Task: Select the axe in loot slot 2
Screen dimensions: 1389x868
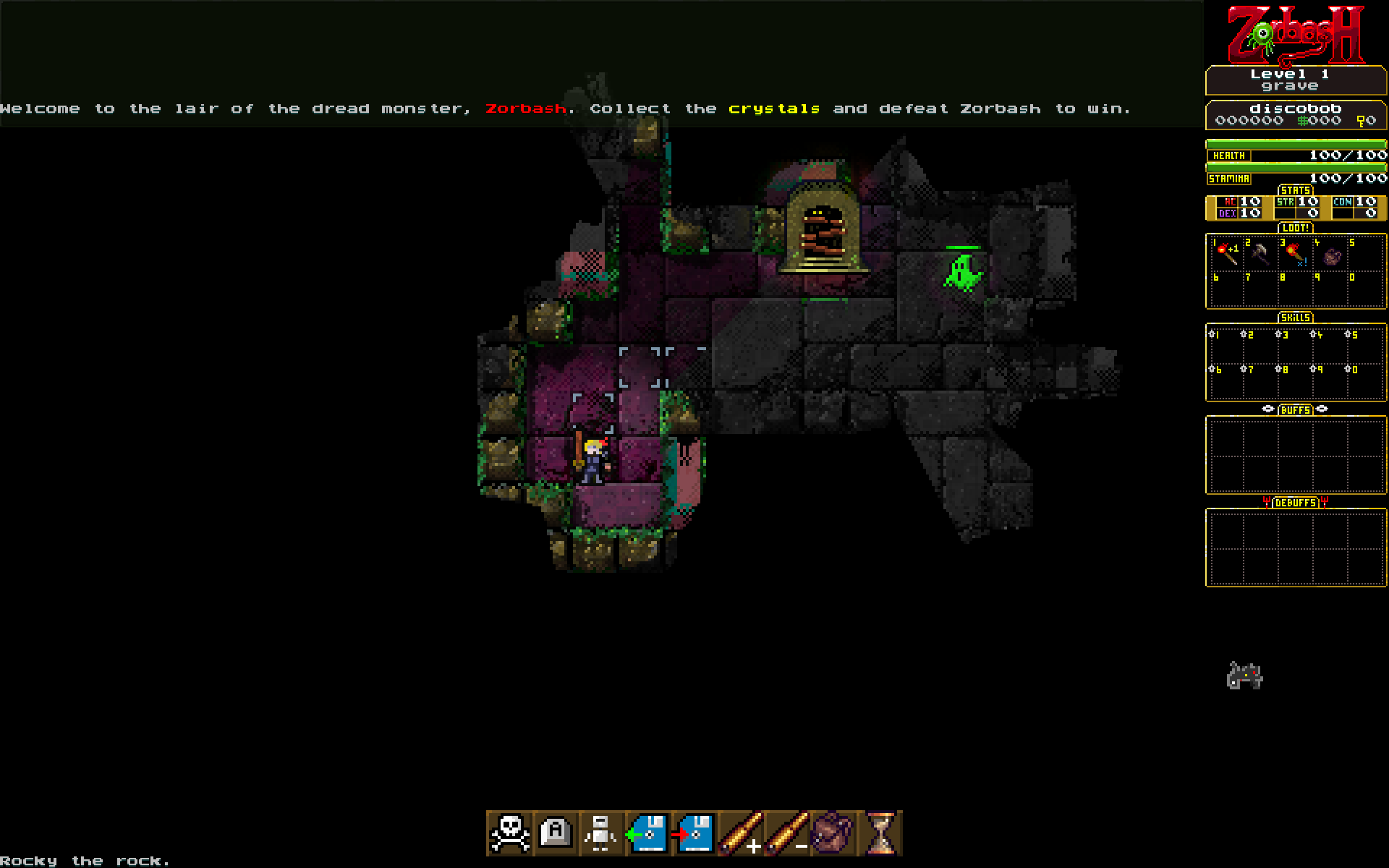Action: (1261, 254)
